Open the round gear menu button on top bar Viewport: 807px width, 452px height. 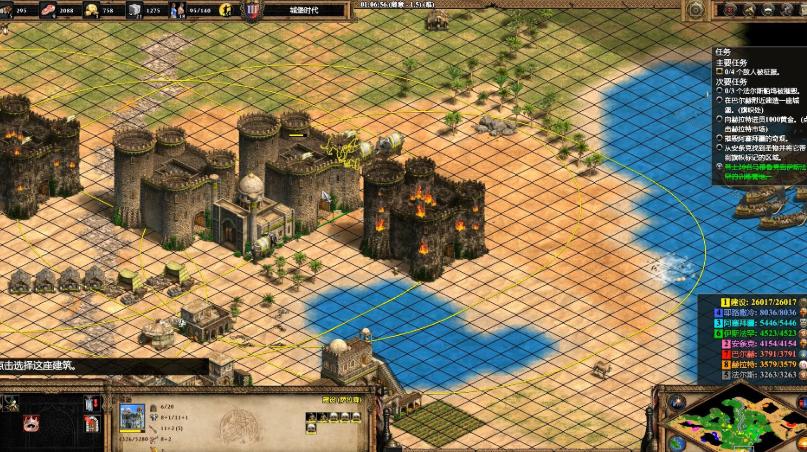693,10
